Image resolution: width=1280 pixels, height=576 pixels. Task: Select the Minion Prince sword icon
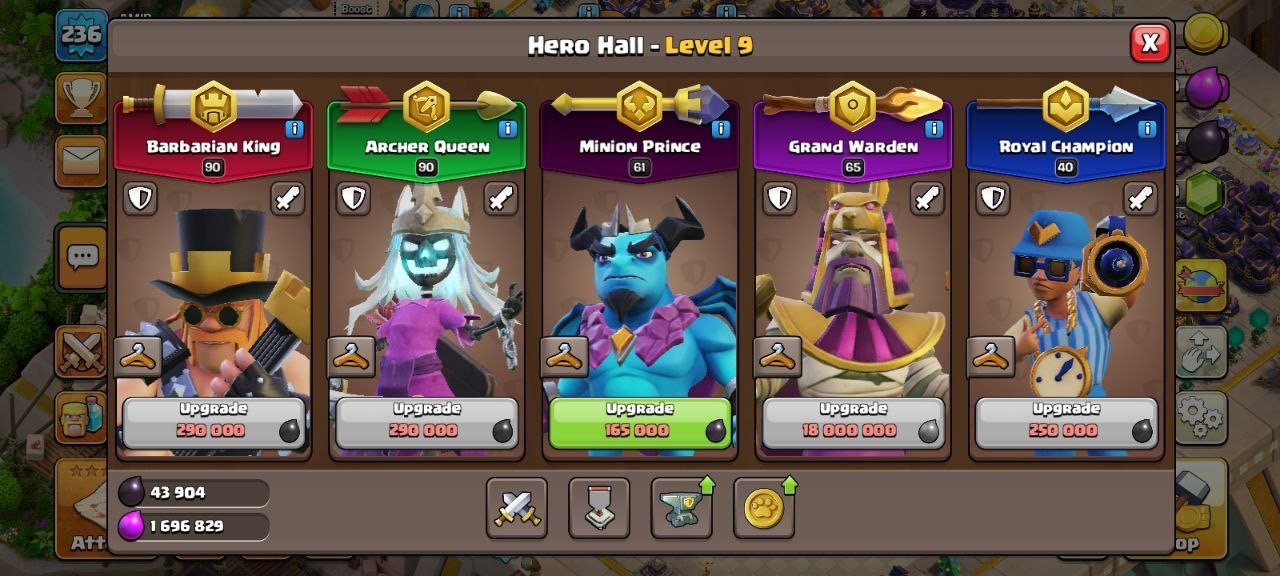714,198
